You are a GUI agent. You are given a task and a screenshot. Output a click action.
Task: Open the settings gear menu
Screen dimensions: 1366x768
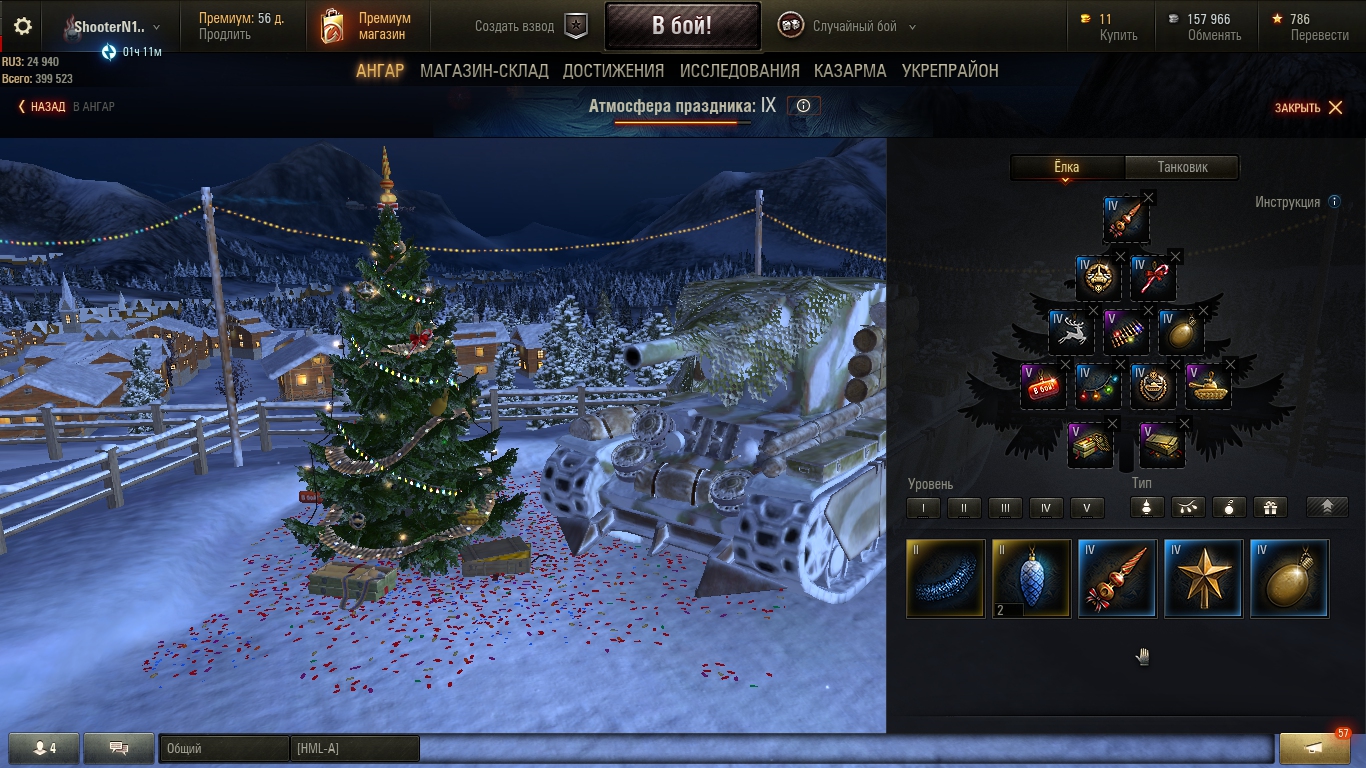point(22,27)
